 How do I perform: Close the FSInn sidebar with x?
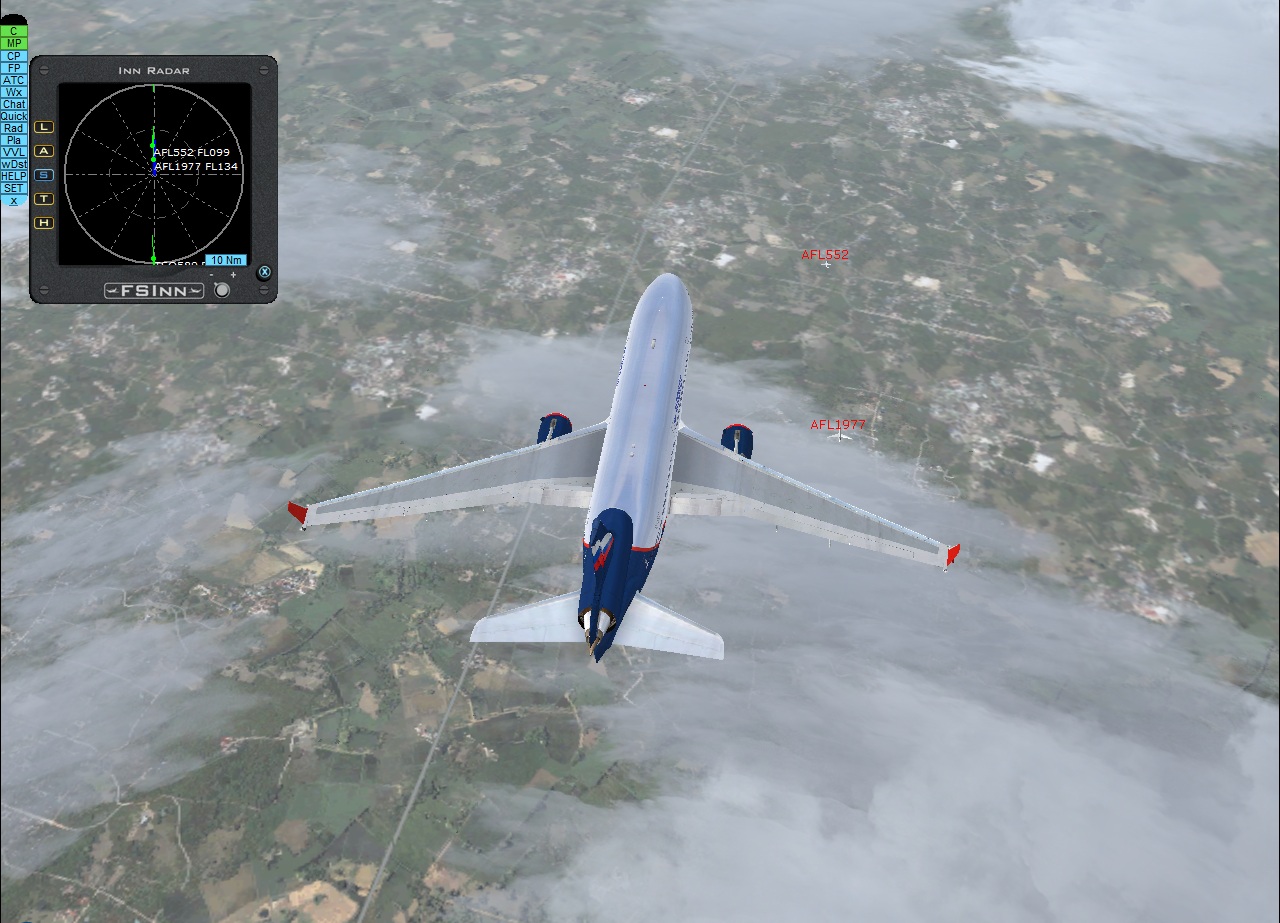click(14, 200)
